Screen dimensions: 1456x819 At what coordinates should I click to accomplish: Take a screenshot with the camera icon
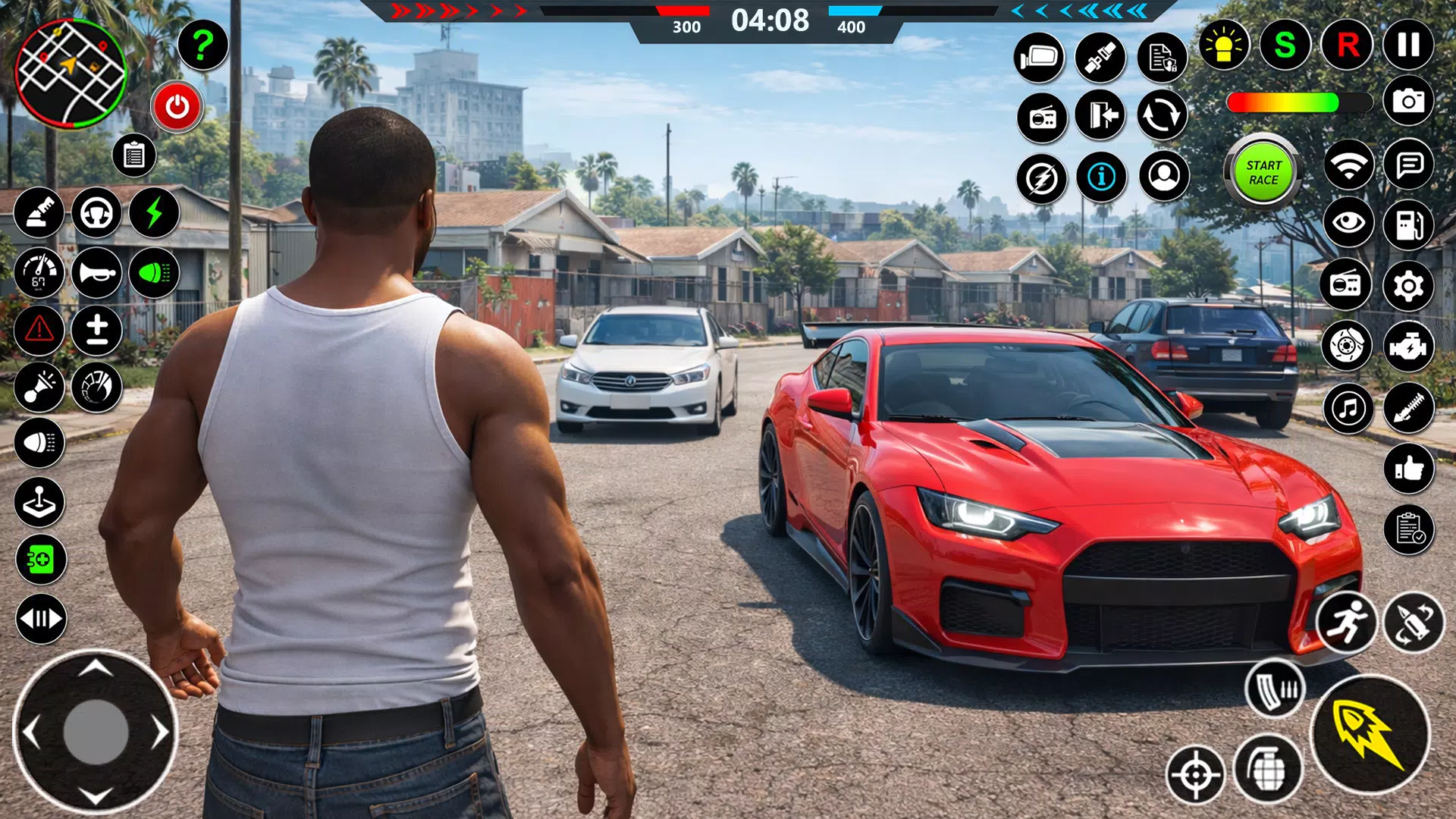tap(1408, 101)
